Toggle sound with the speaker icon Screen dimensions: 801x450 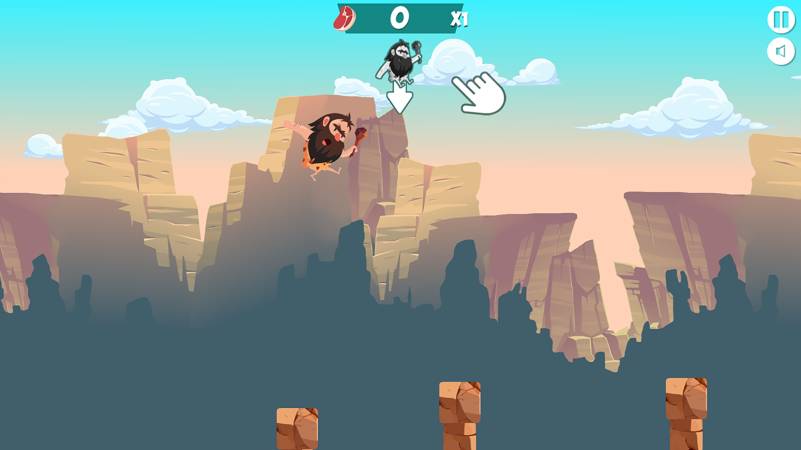780,51
